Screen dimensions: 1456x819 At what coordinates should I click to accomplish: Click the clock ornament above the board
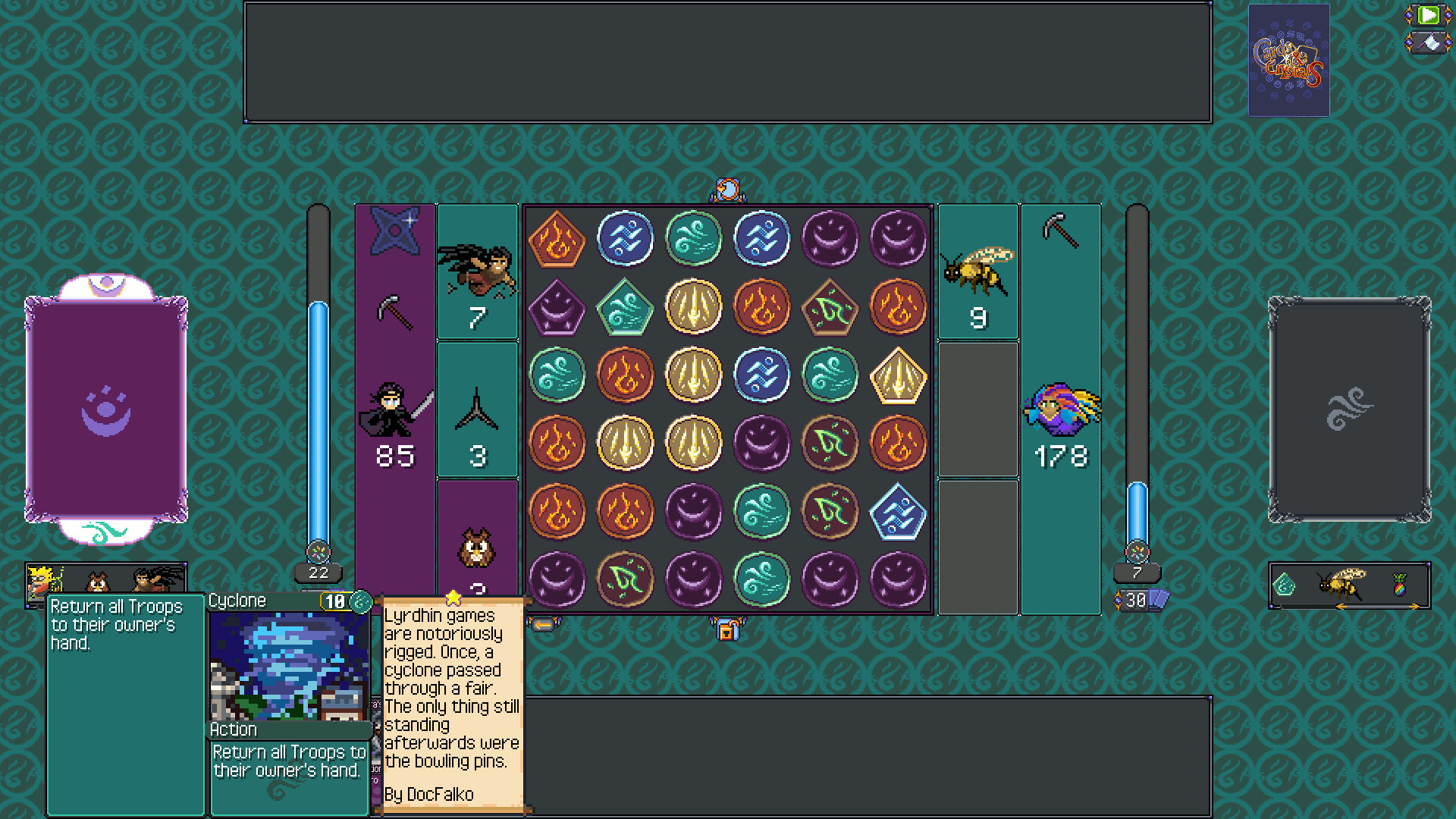coord(727,189)
